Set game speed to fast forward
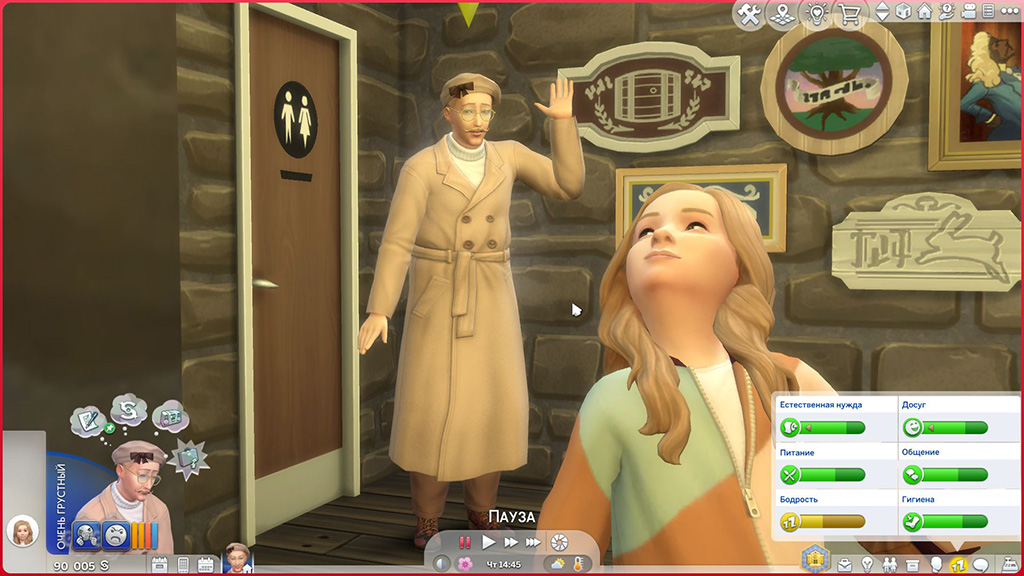 511,542
